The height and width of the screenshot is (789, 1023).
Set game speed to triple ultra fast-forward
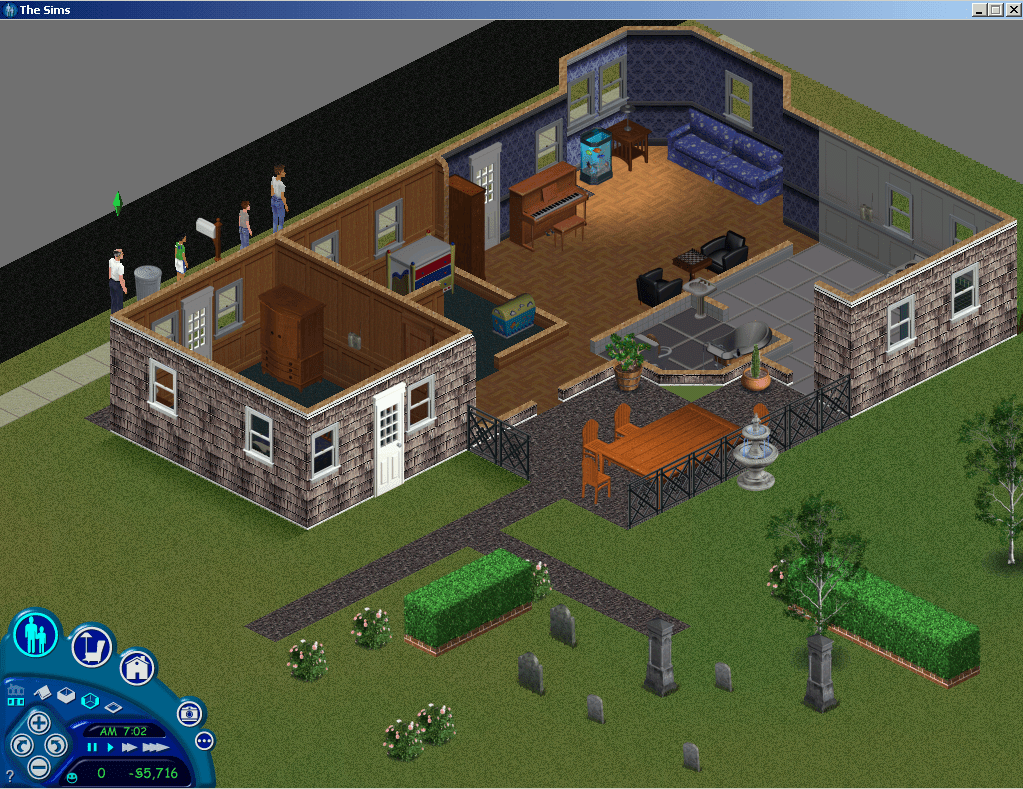tap(154, 747)
